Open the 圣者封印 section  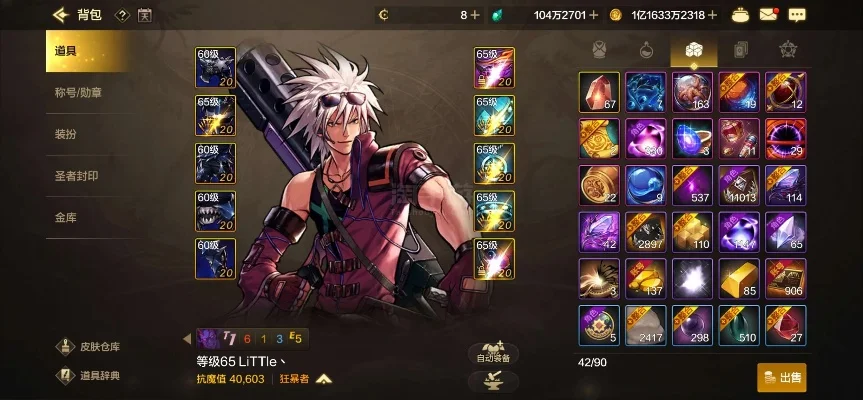(76, 175)
